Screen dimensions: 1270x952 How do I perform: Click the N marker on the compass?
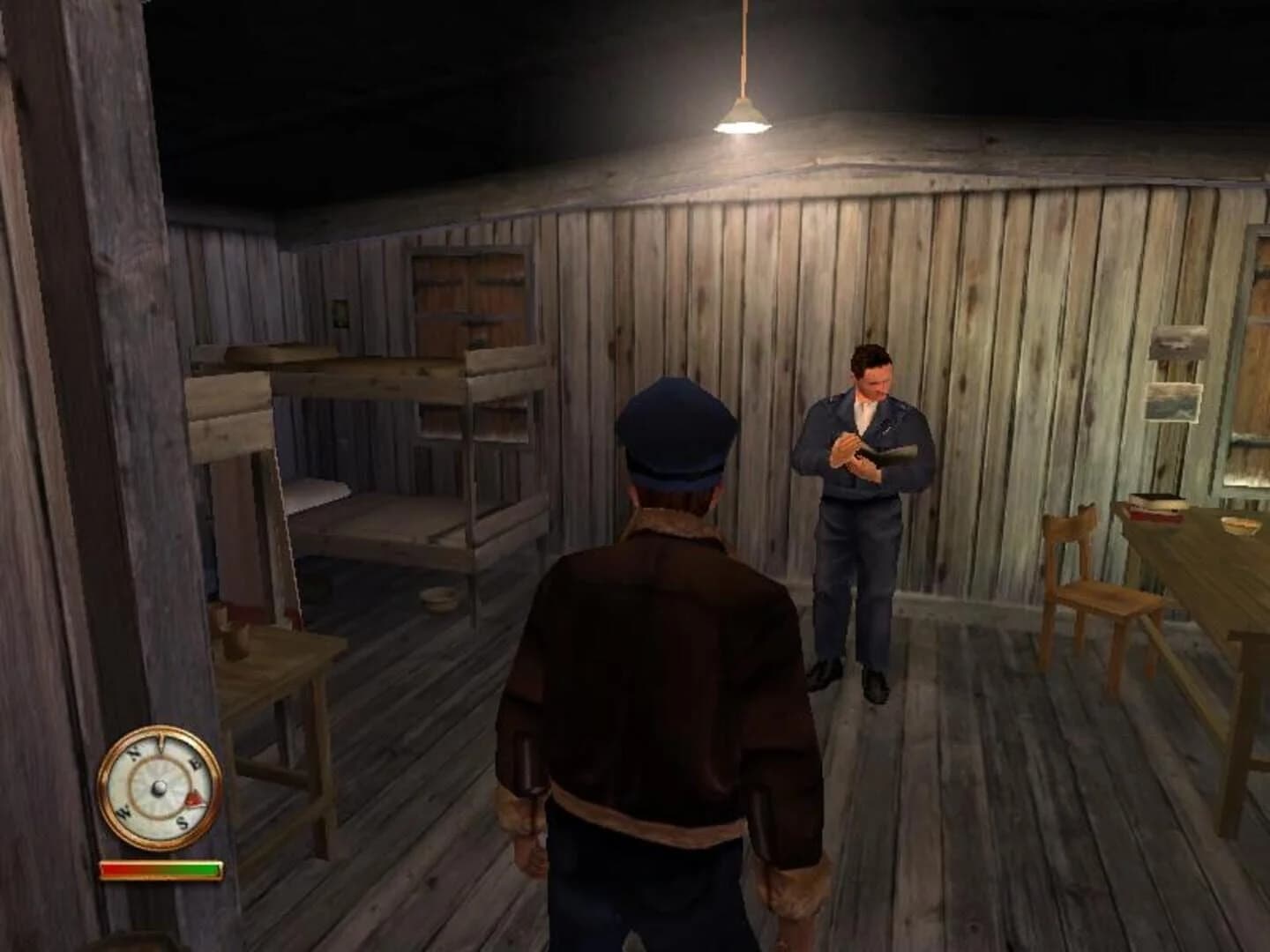tap(133, 753)
